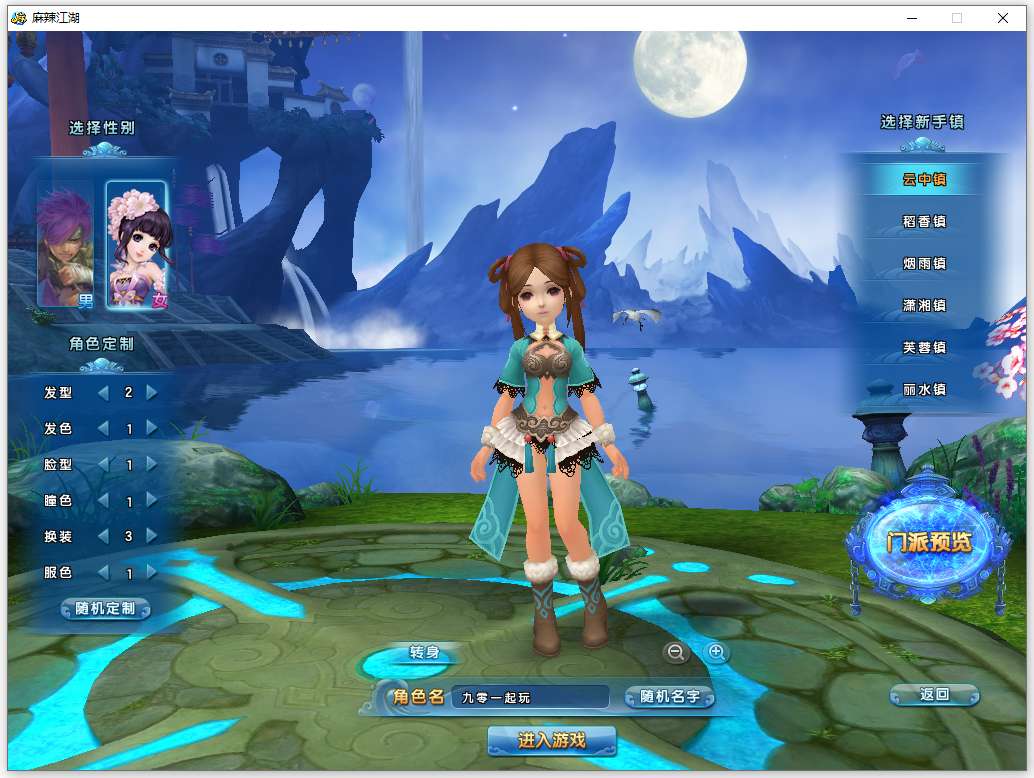Screen dimensions: 1034x778
Task: Enter the game with 进入游戏
Action: (552, 741)
